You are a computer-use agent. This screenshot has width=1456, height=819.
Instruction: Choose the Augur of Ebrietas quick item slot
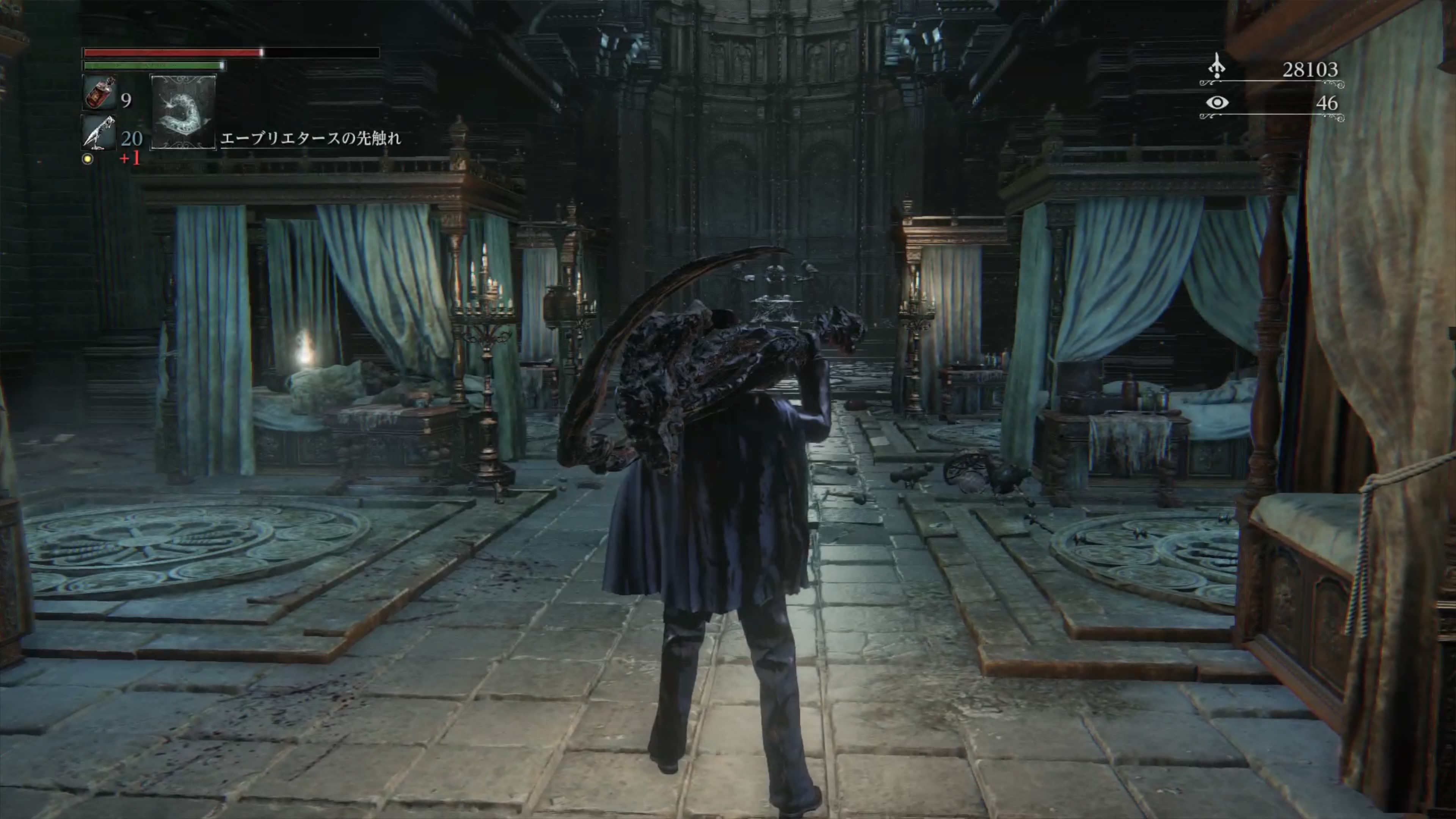183,112
